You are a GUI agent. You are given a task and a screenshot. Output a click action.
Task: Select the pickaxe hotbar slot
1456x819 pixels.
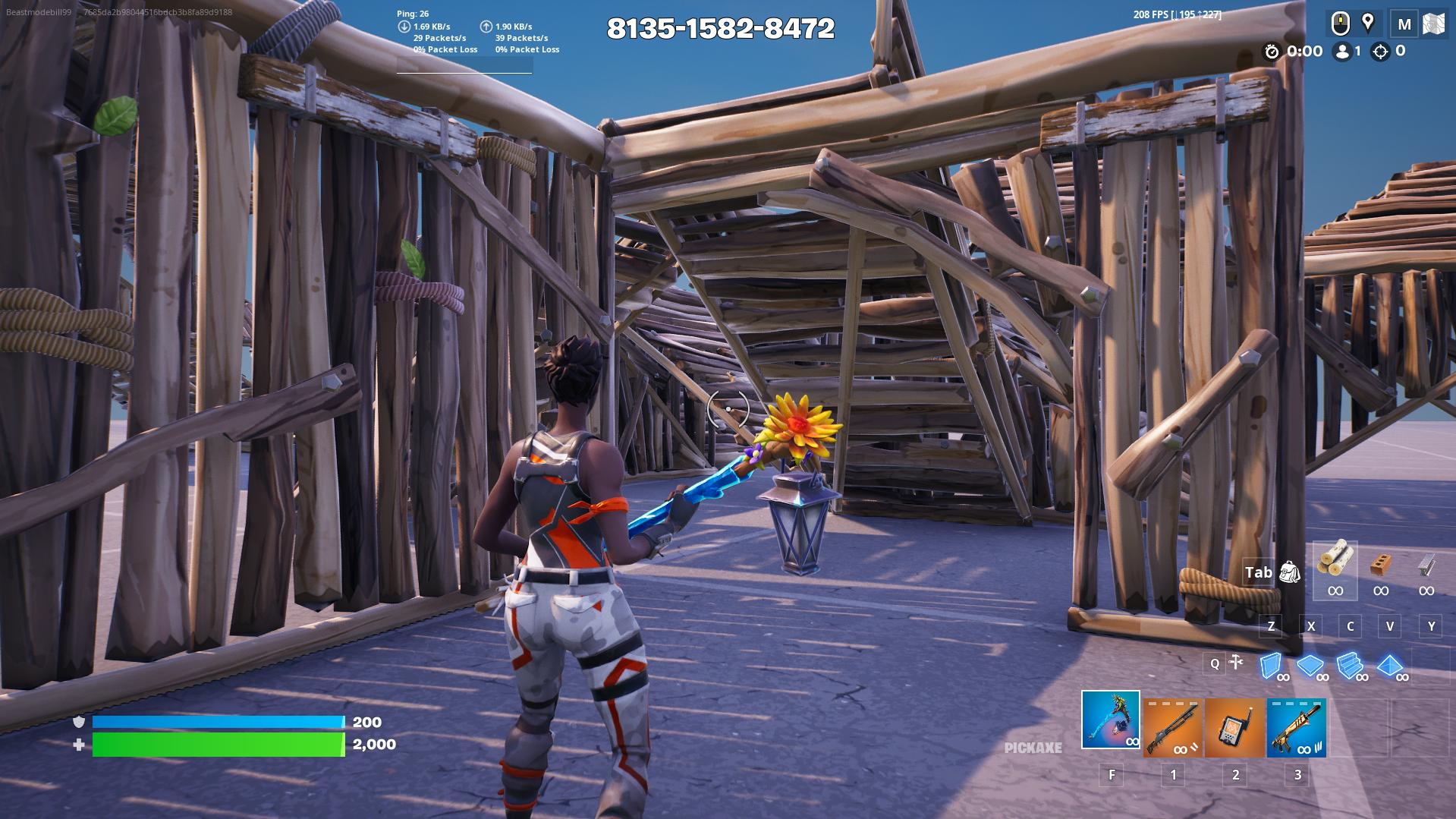point(1110,720)
